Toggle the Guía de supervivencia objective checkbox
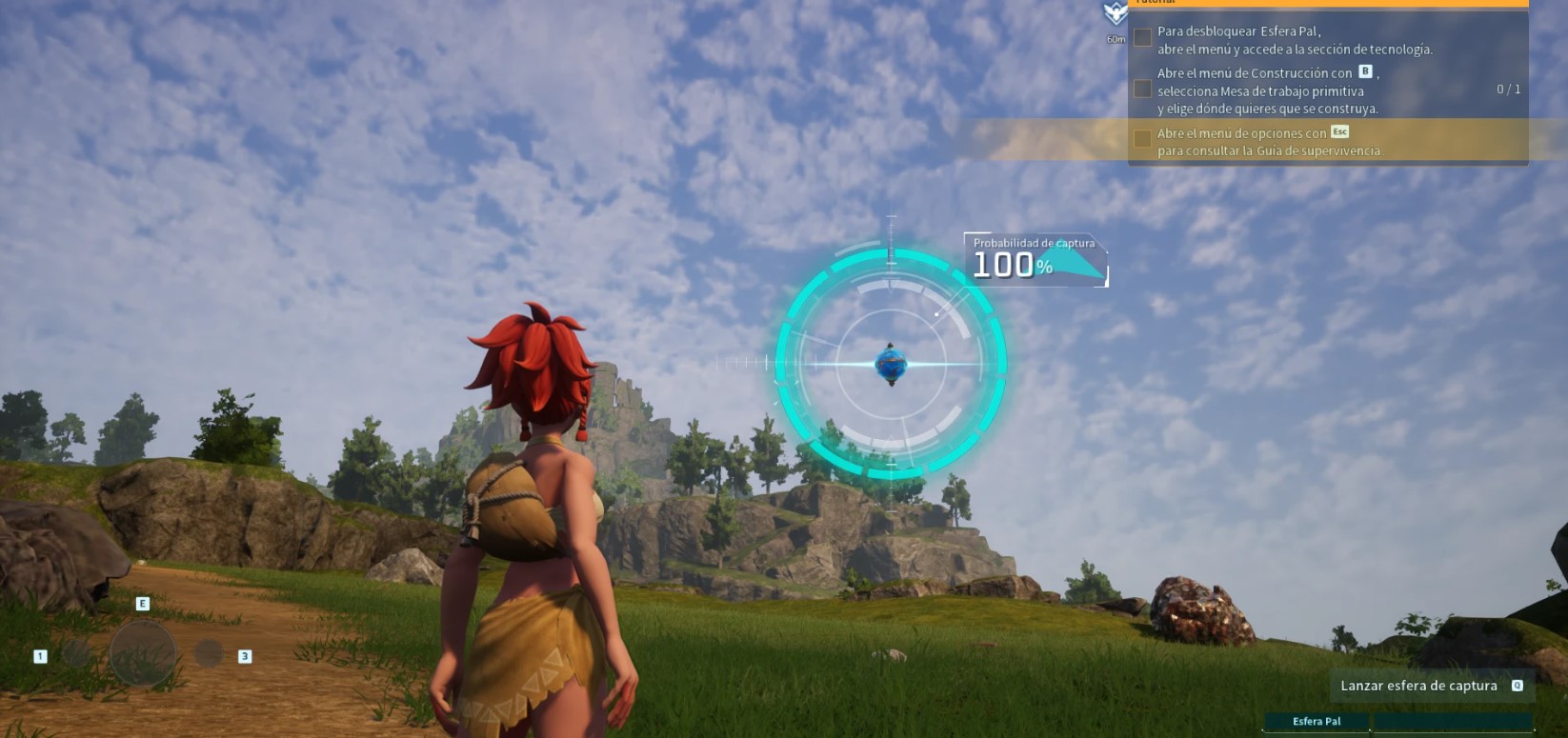The width and height of the screenshot is (1568, 738). pyautogui.click(x=1142, y=140)
